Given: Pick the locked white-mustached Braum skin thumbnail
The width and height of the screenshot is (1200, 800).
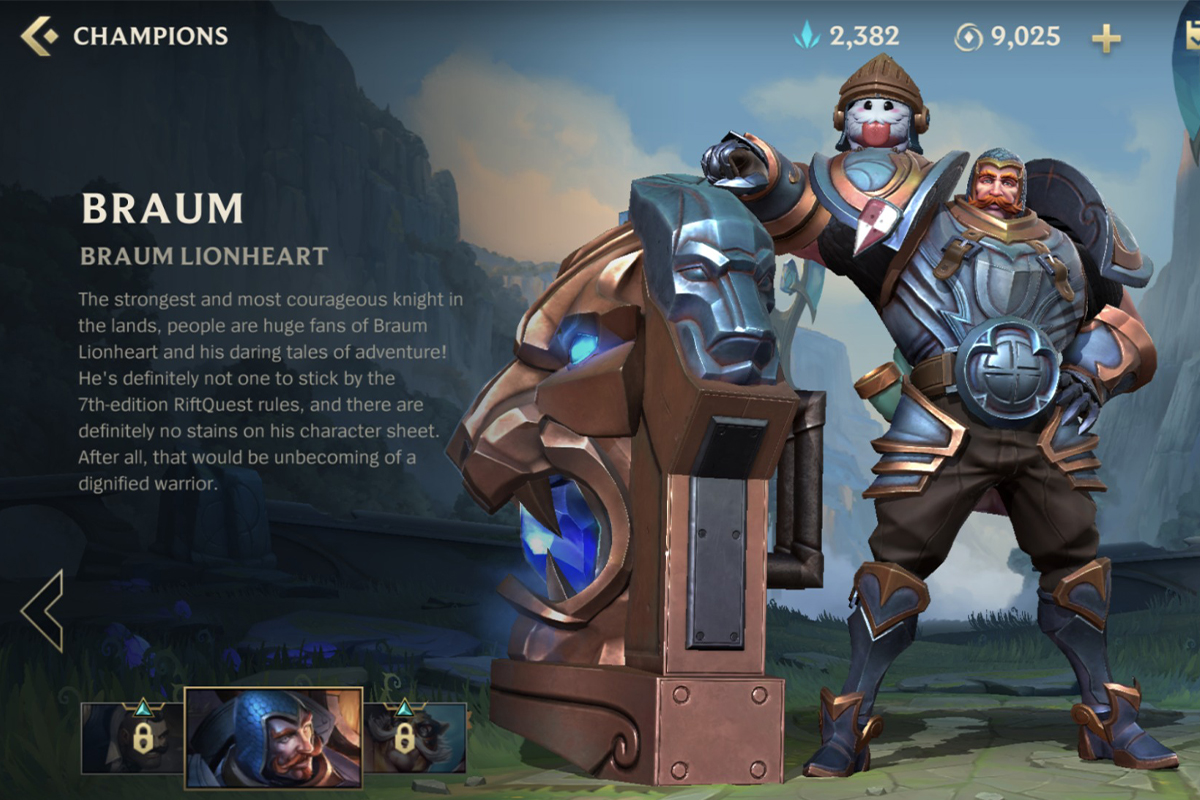Looking at the screenshot, I should coord(415,738).
